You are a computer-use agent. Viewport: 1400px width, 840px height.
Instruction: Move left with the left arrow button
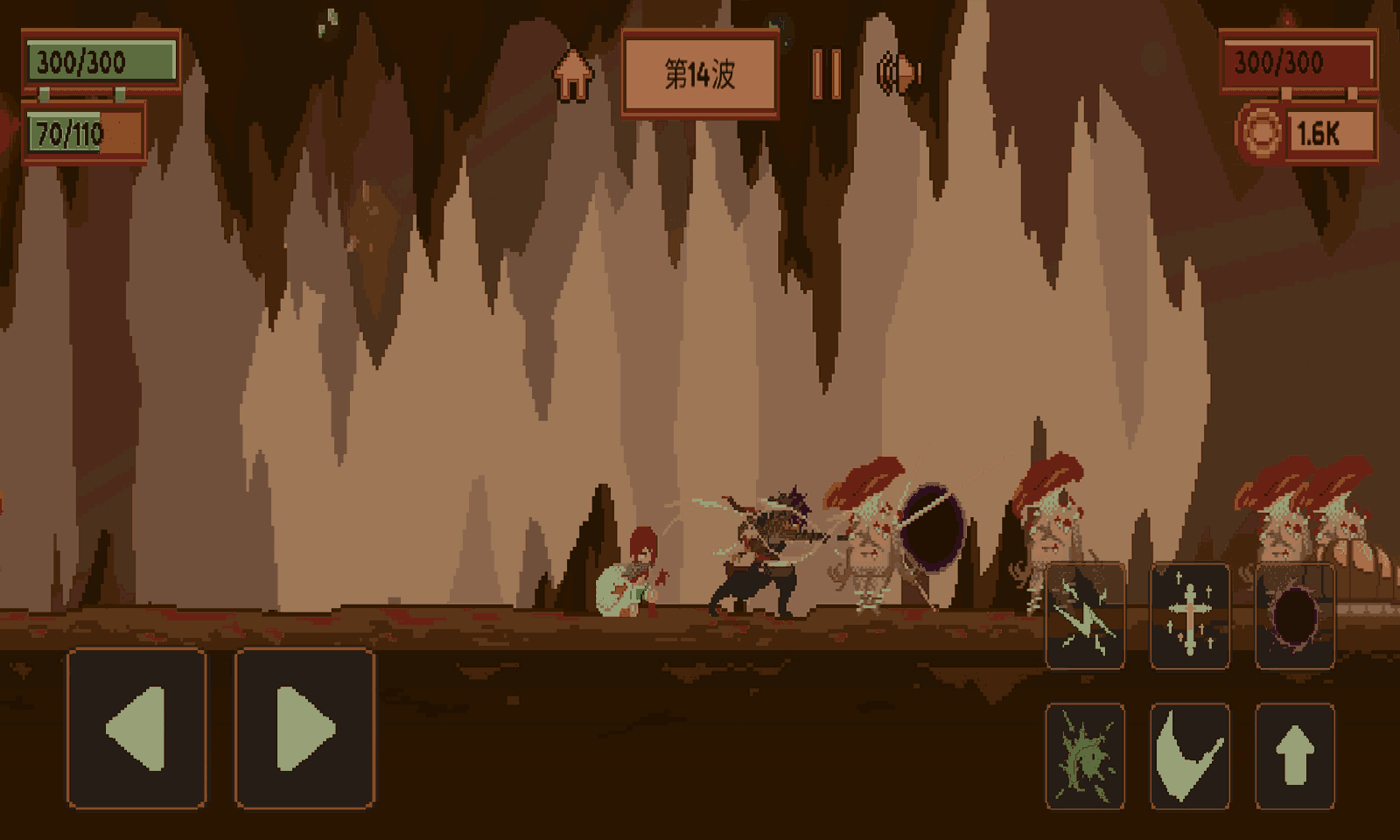tap(136, 728)
